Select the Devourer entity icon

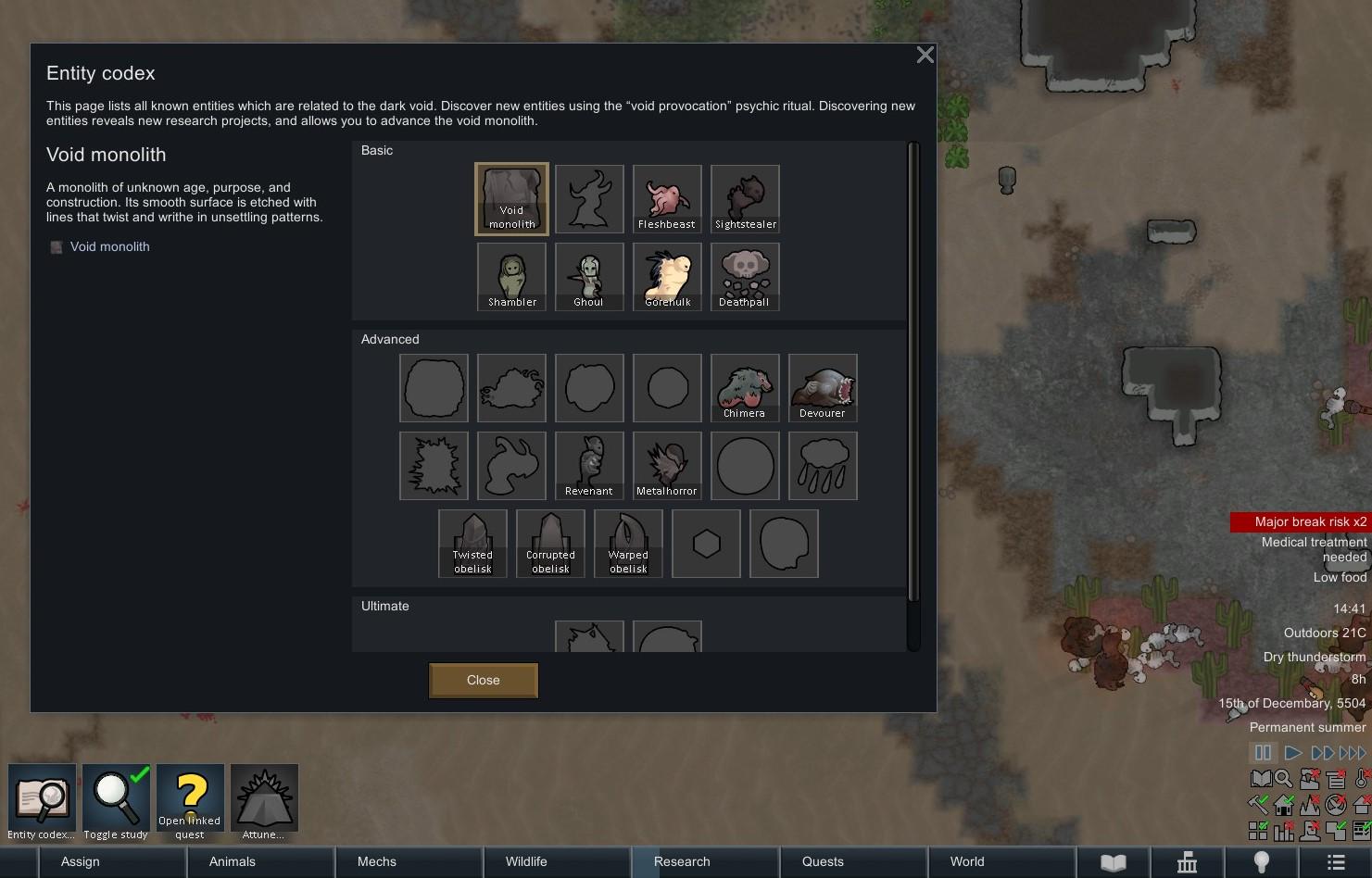coord(822,387)
